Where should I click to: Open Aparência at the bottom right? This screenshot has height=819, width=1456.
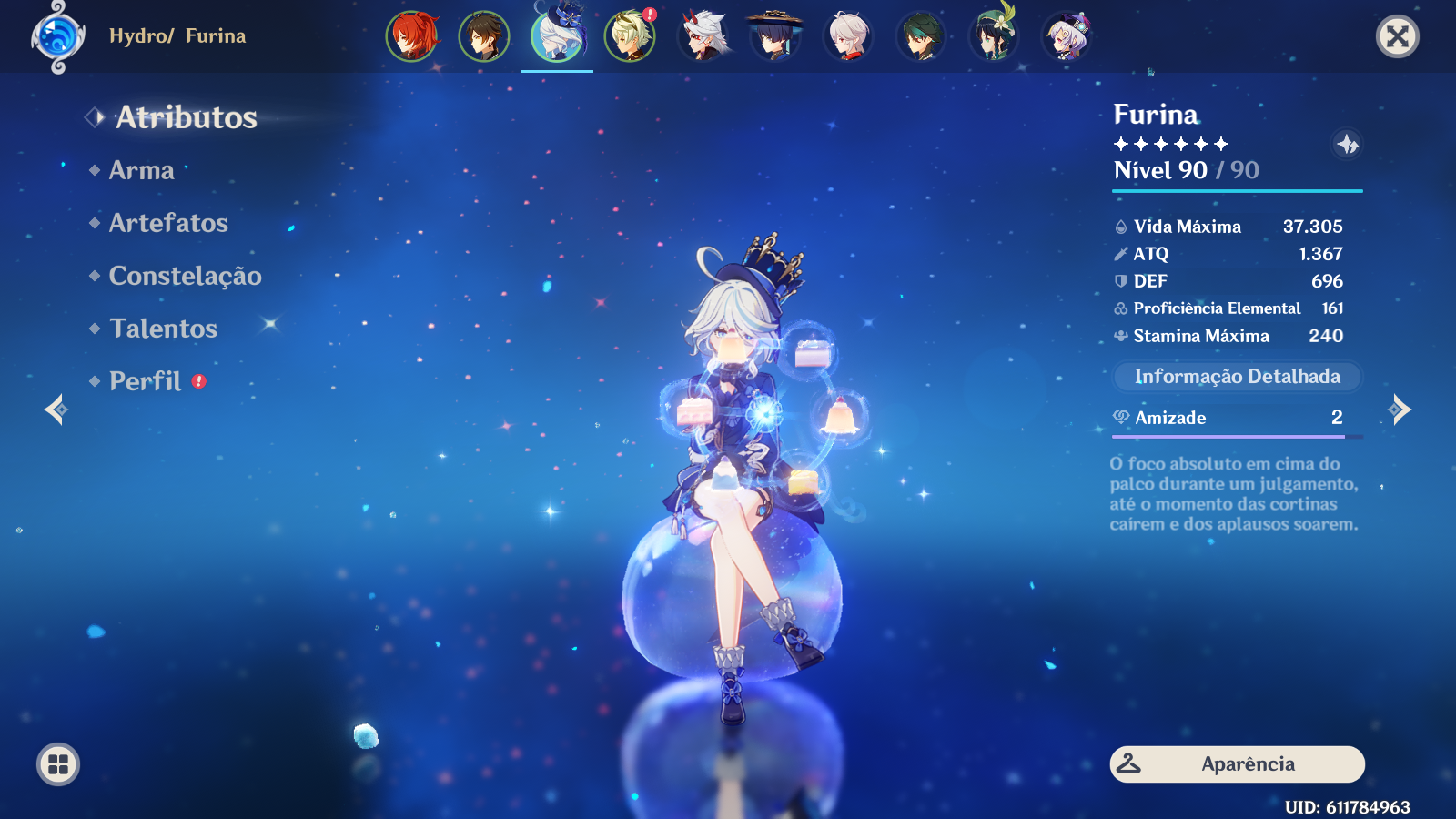tap(1236, 764)
